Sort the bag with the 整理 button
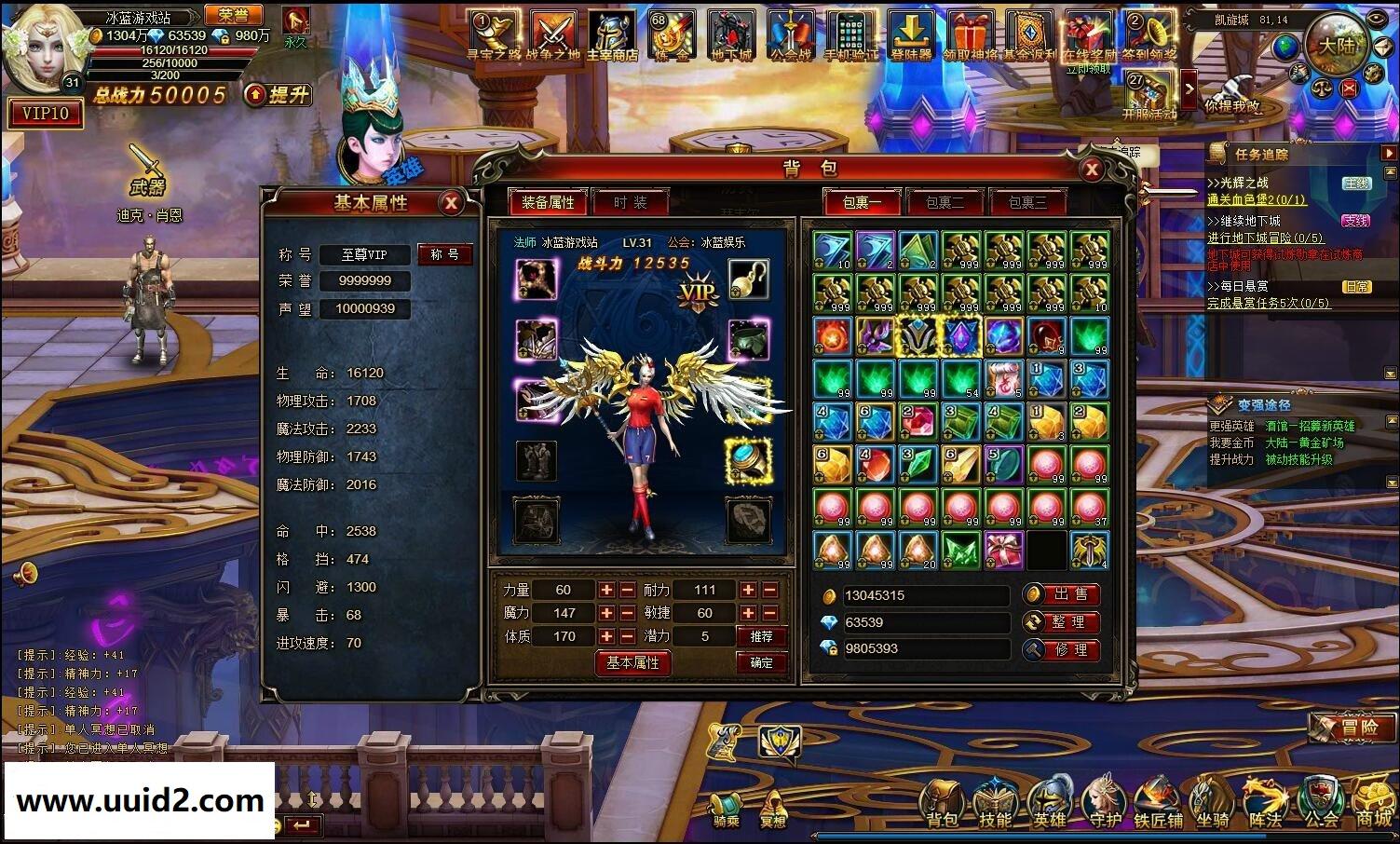The height and width of the screenshot is (844, 1400). click(x=1061, y=621)
